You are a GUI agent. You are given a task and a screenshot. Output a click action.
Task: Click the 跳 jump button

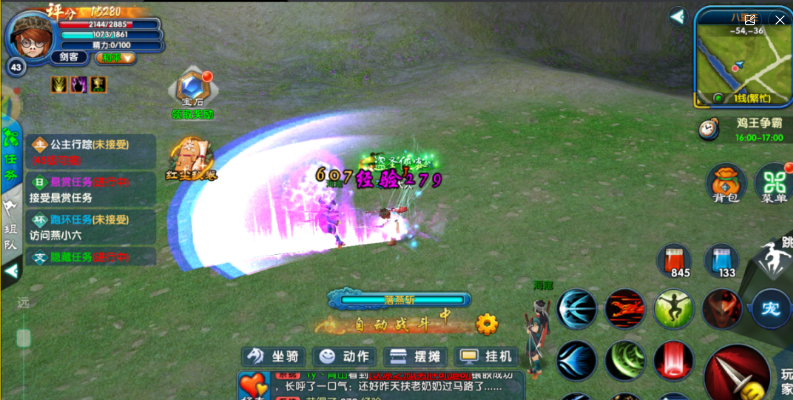[x=776, y=258]
